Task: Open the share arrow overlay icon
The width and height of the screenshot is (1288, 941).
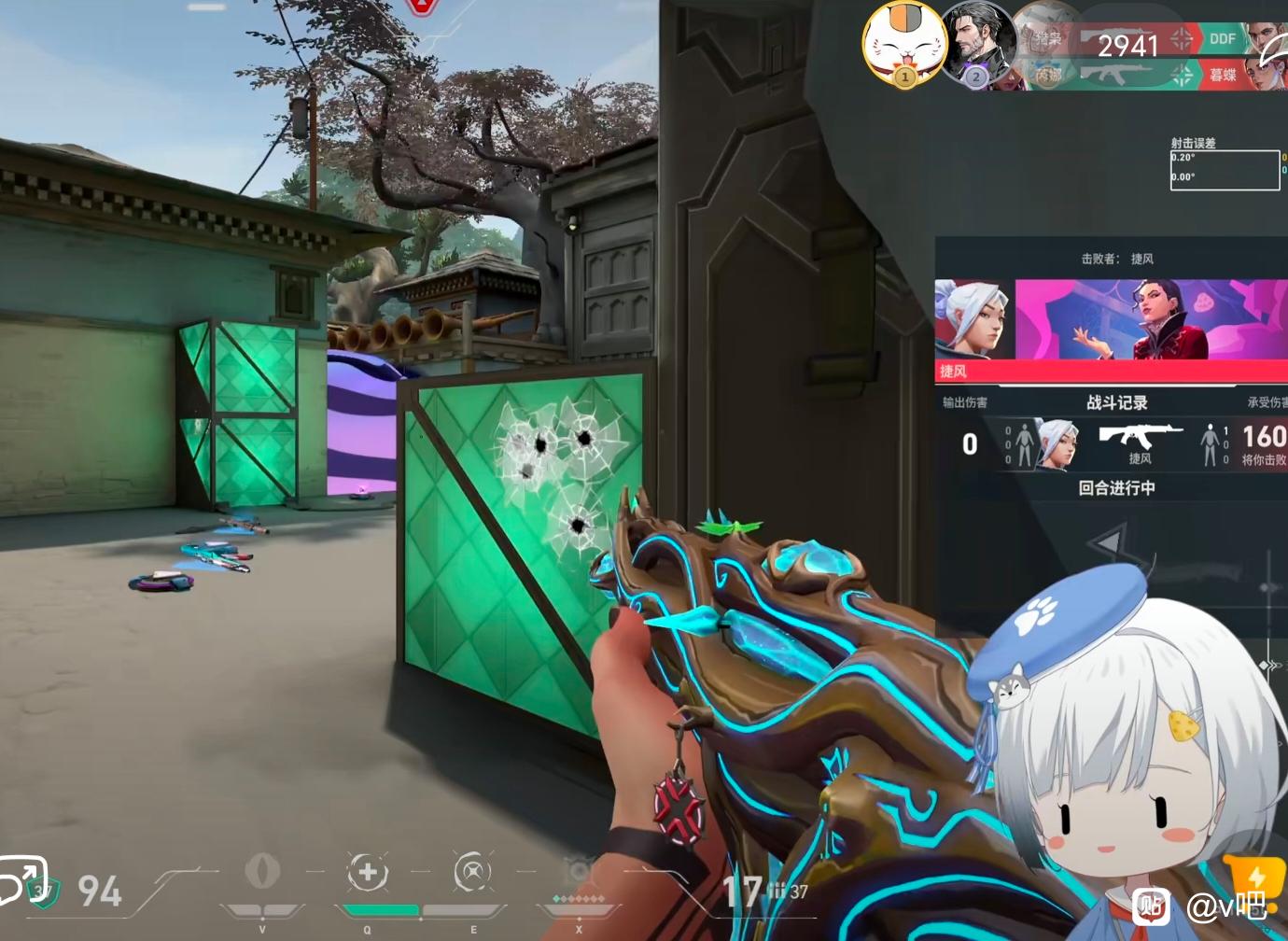Action: 22,878
